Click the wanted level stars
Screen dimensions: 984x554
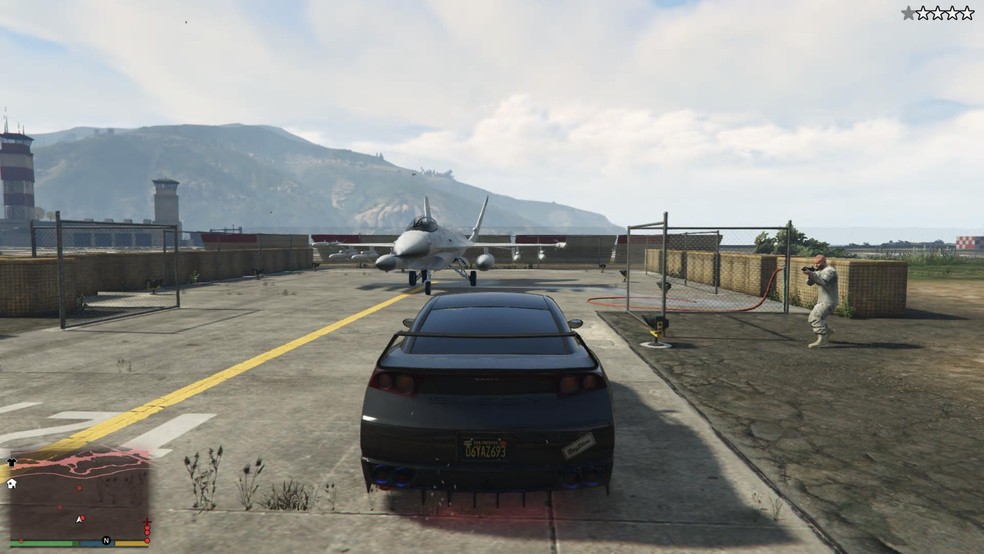tap(937, 13)
